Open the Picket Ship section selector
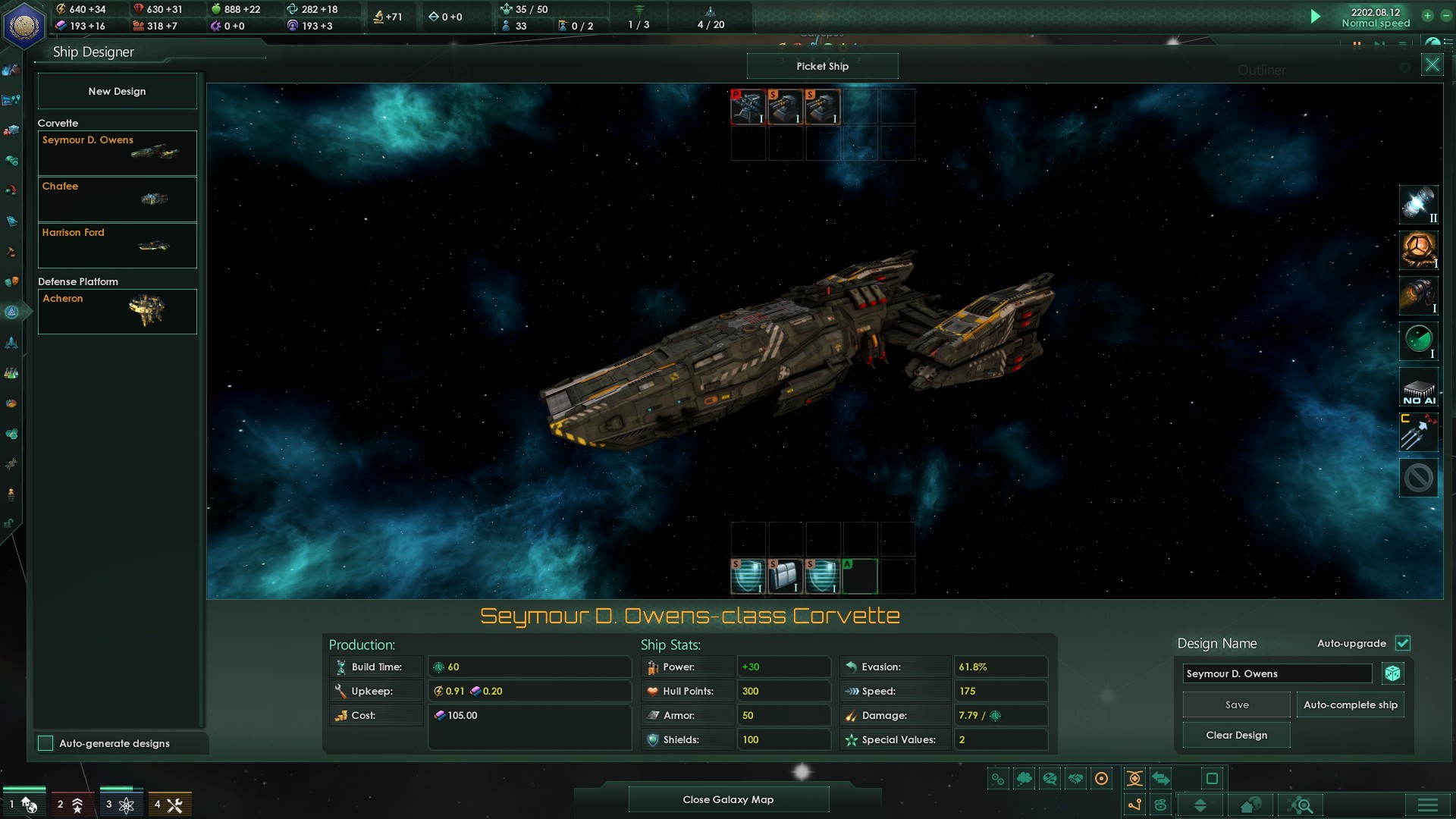The height and width of the screenshot is (819, 1456). point(822,66)
